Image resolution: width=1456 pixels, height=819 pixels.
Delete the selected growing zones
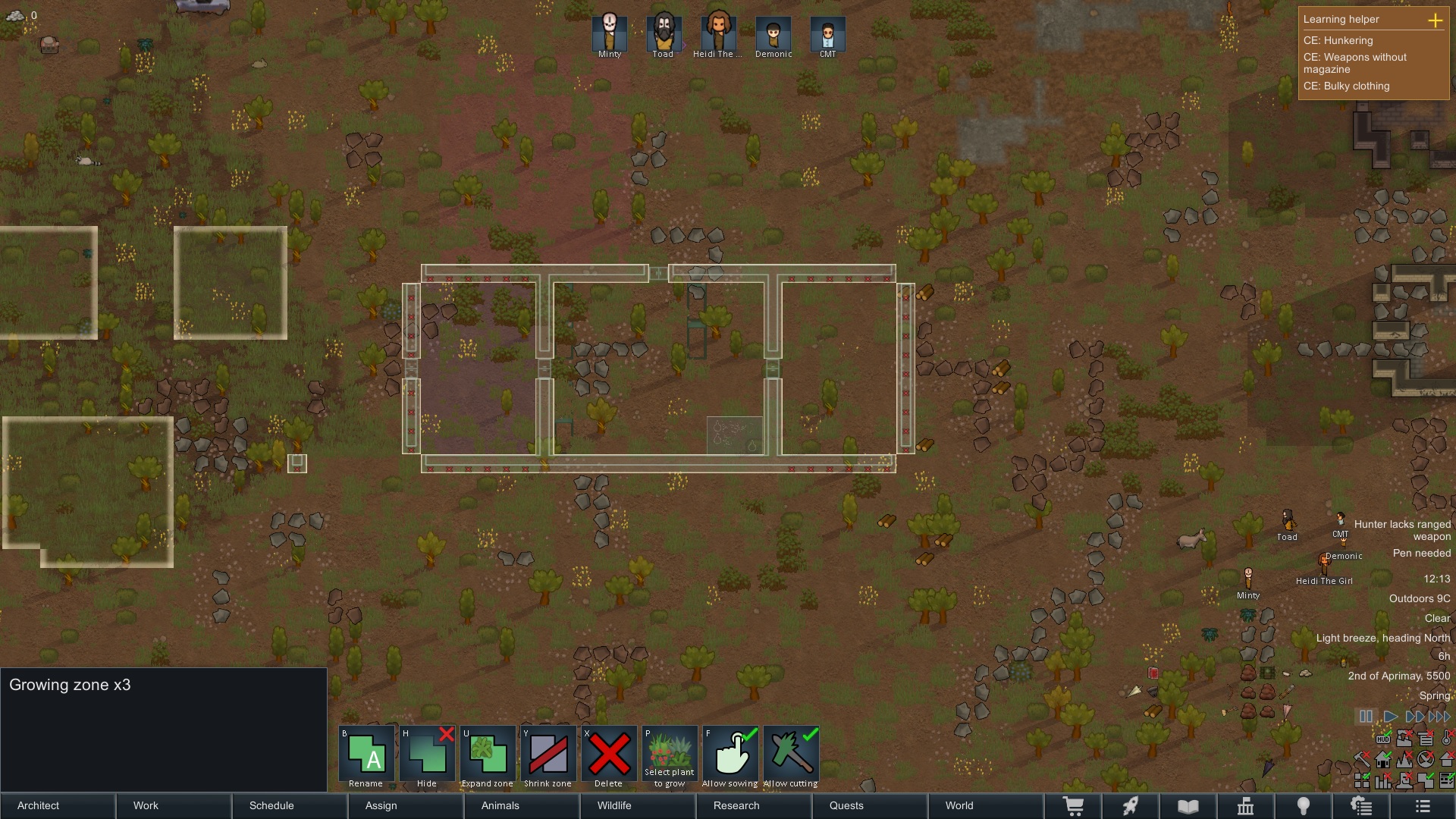pos(609,757)
